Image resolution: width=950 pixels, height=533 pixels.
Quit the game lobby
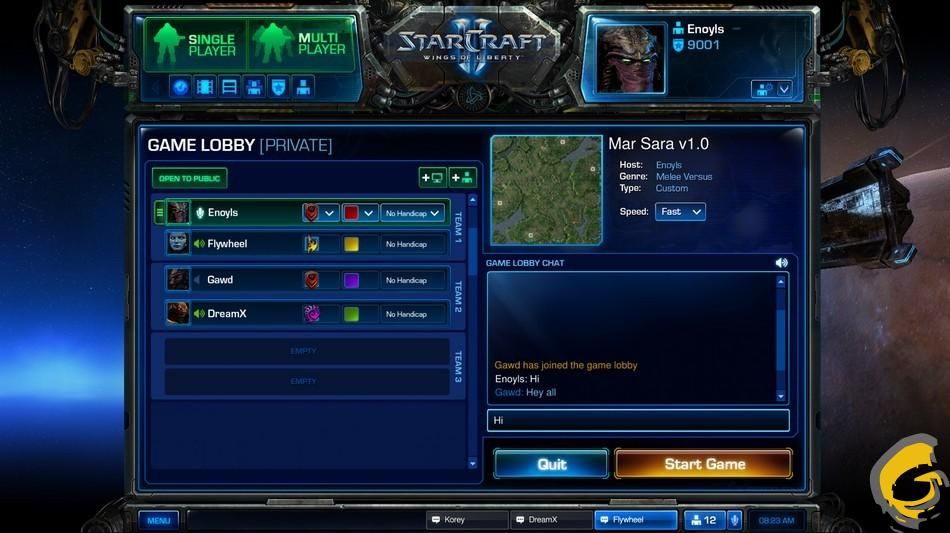[x=551, y=464]
